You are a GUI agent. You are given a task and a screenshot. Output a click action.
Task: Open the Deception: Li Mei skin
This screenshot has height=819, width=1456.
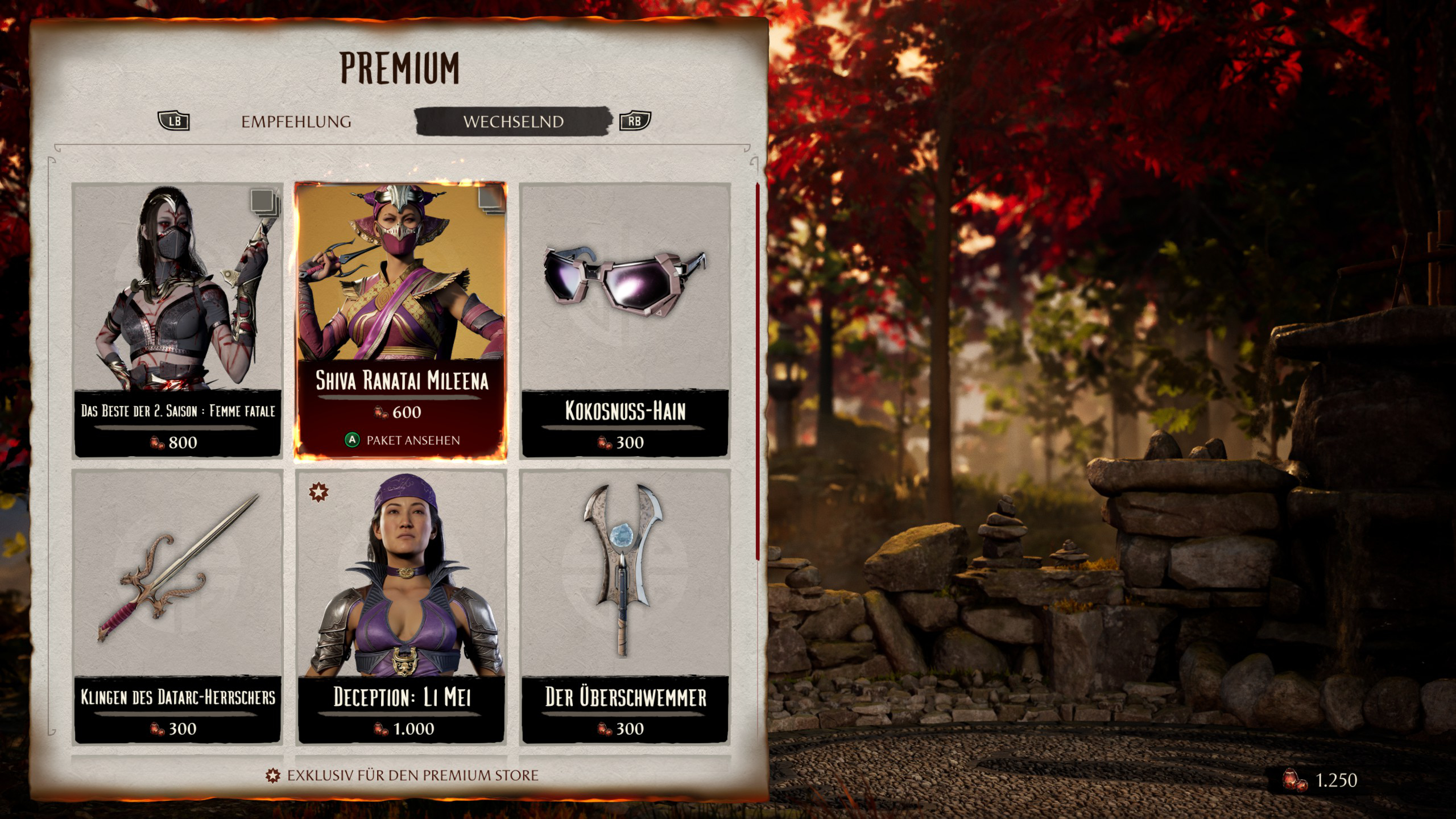click(x=401, y=606)
